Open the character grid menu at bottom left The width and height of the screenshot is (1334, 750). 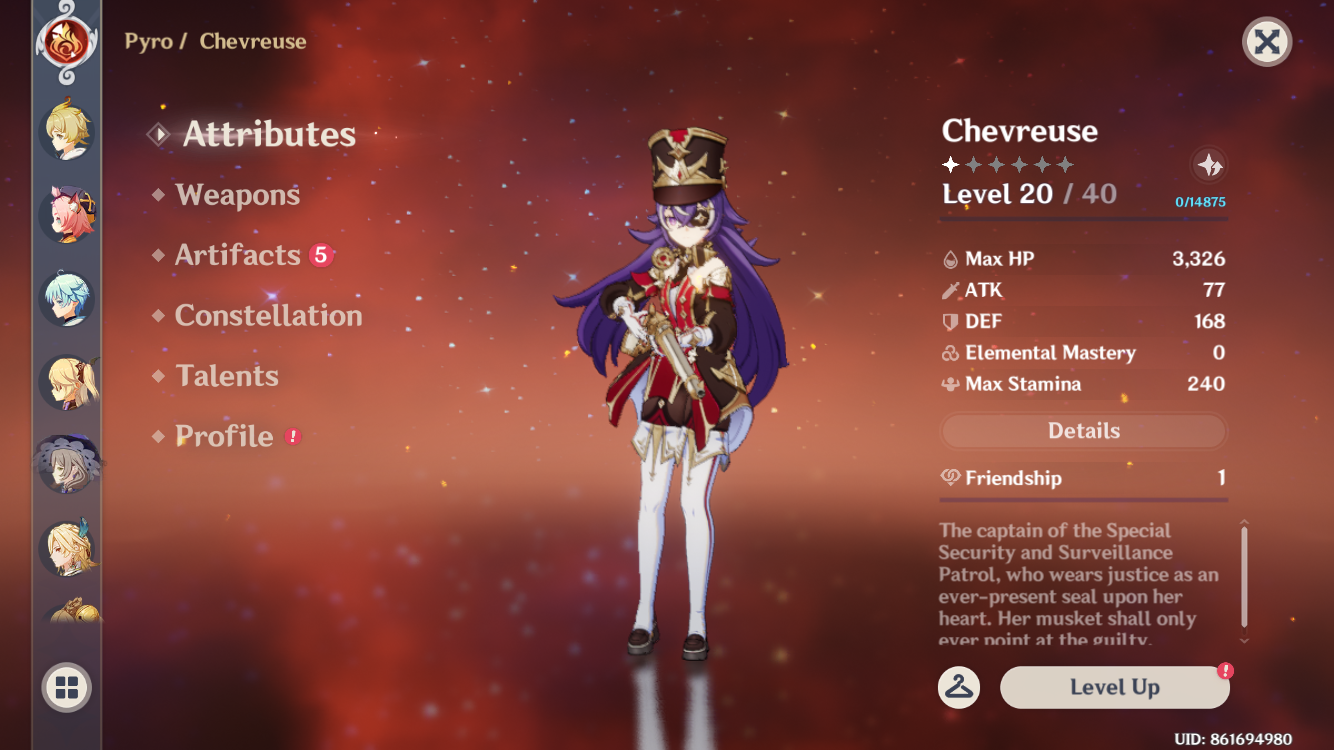tap(64, 688)
